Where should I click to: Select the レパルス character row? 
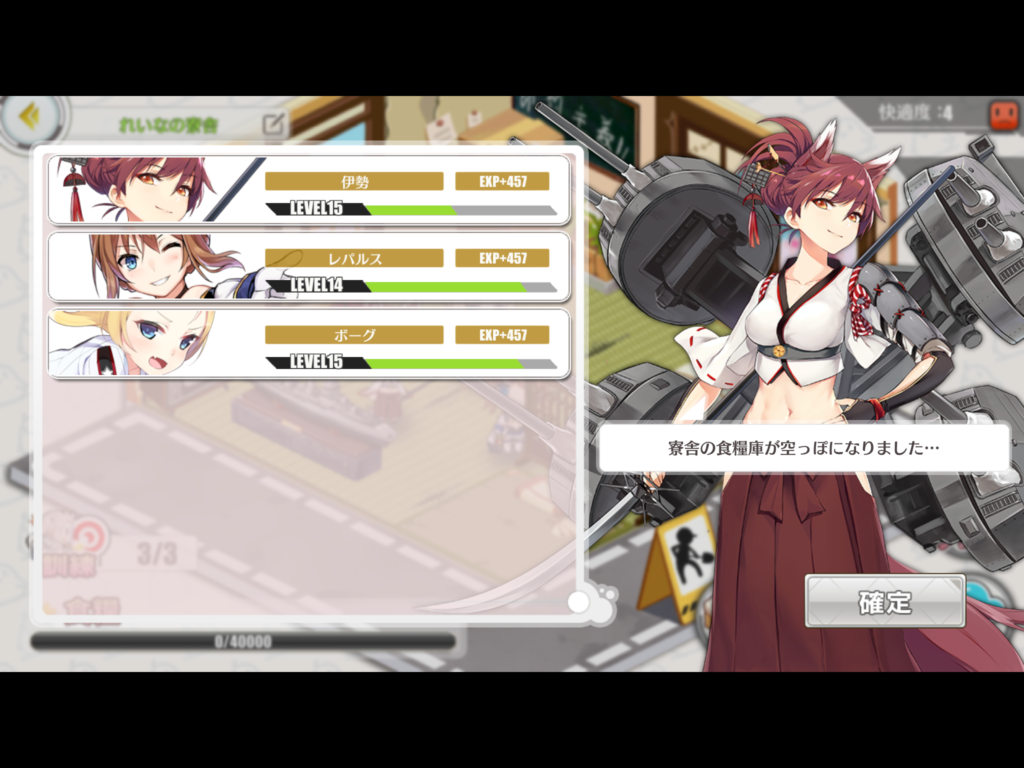(309, 267)
